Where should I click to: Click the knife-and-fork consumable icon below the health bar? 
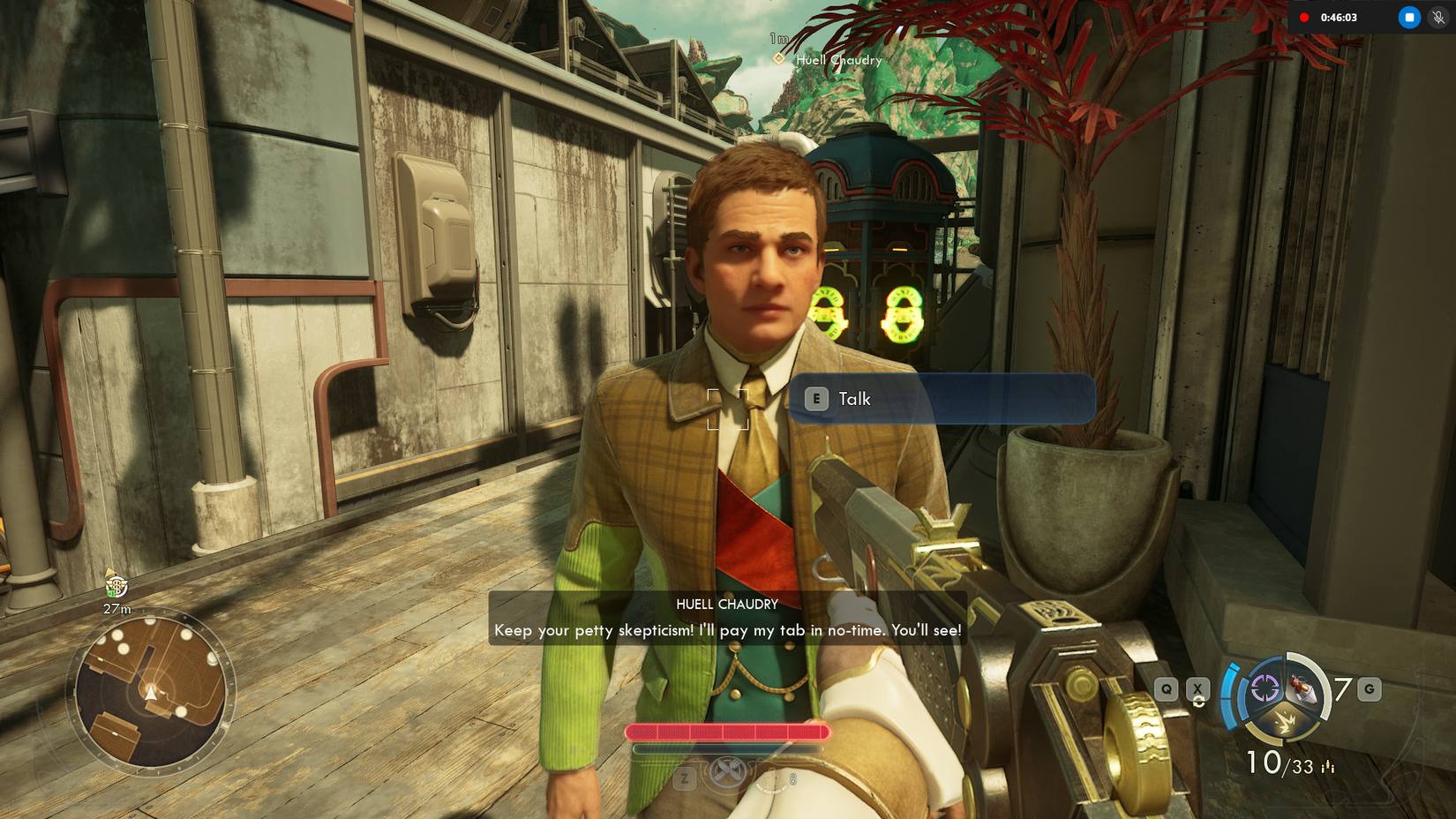[x=727, y=771]
